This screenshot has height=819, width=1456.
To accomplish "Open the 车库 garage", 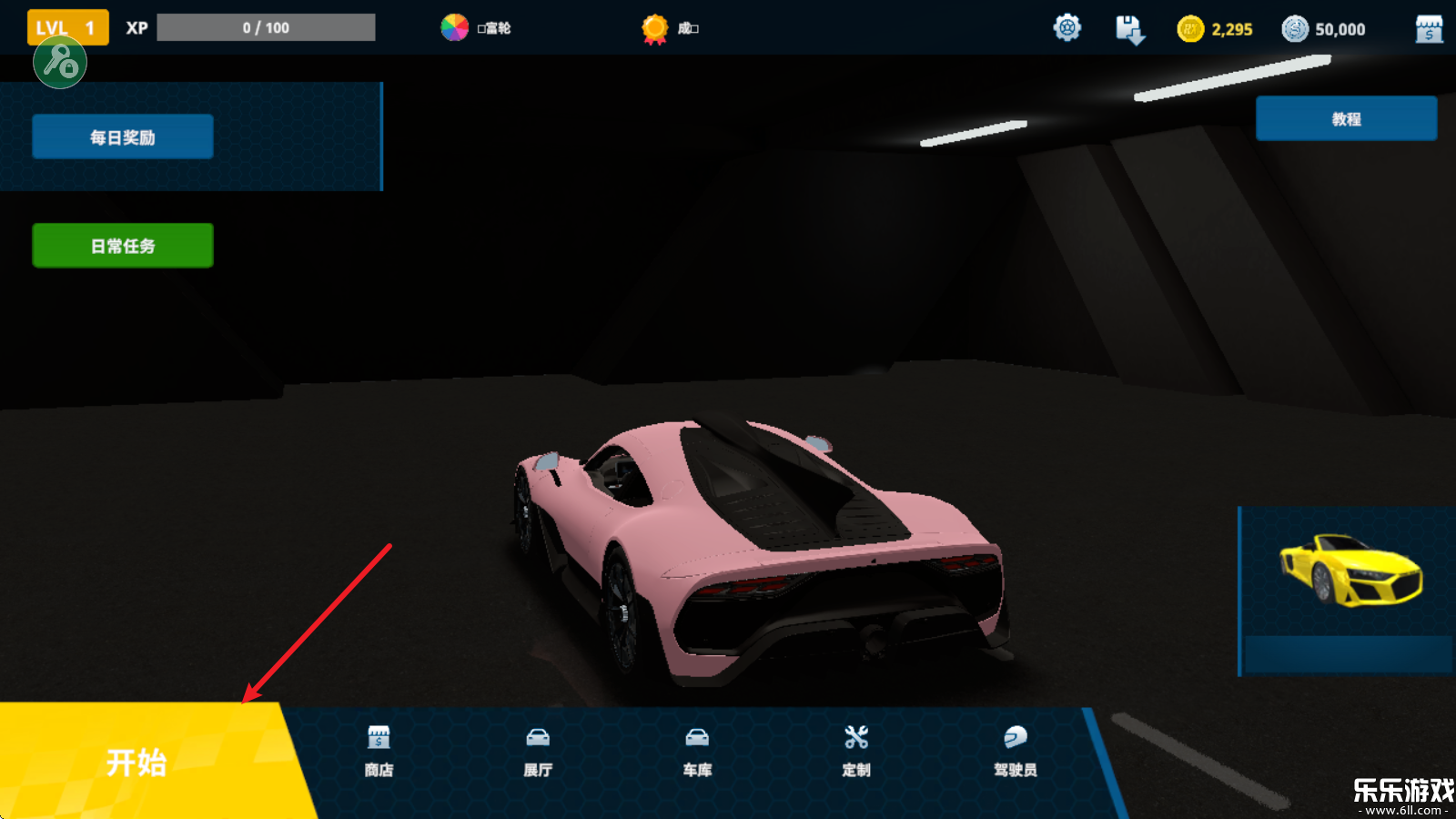I will (697, 752).
